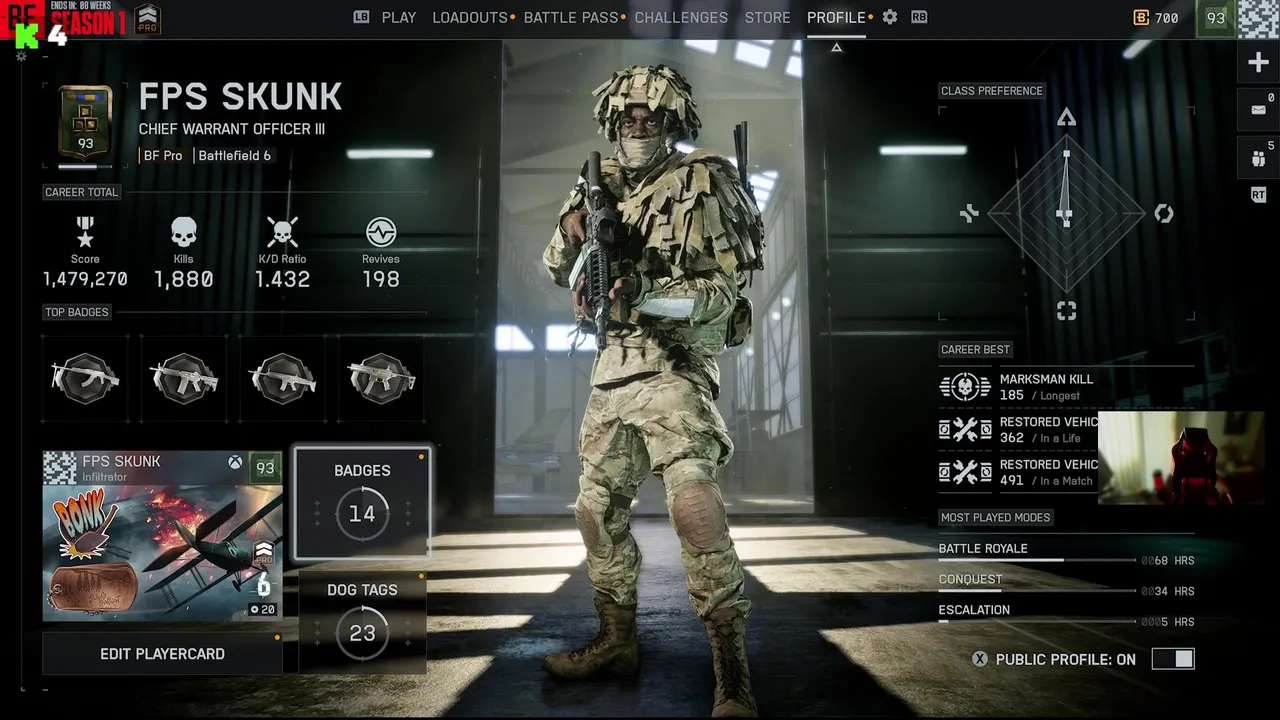
Task: Open the Play tab
Action: 398,18
